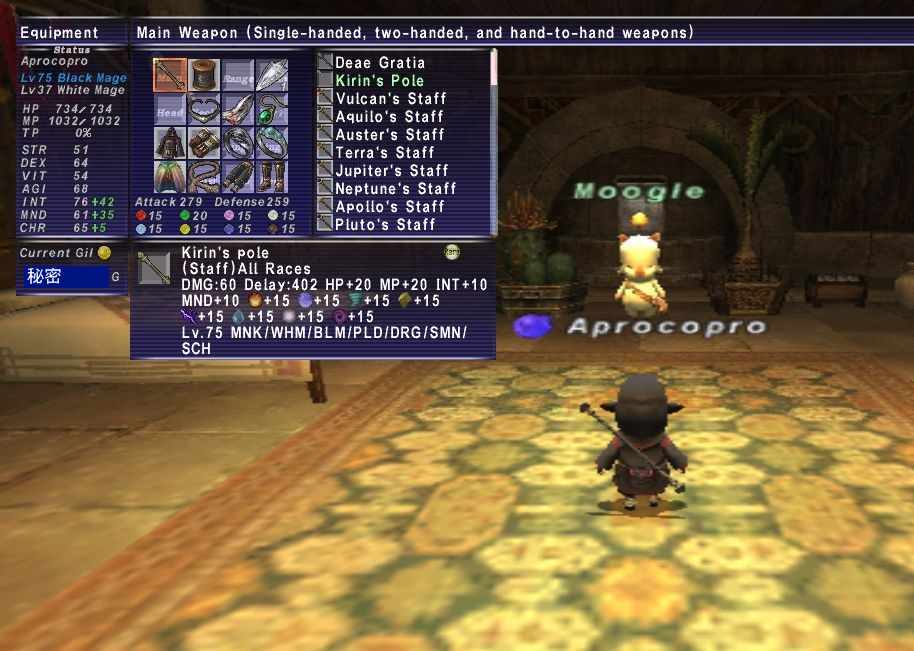Select the dark robe body slot
914x651 pixels.
pyautogui.click(x=170, y=143)
